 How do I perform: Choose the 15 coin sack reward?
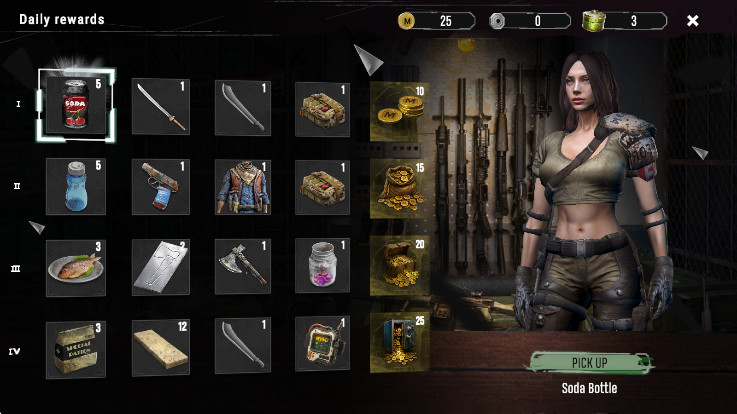pyautogui.click(x=398, y=187)
